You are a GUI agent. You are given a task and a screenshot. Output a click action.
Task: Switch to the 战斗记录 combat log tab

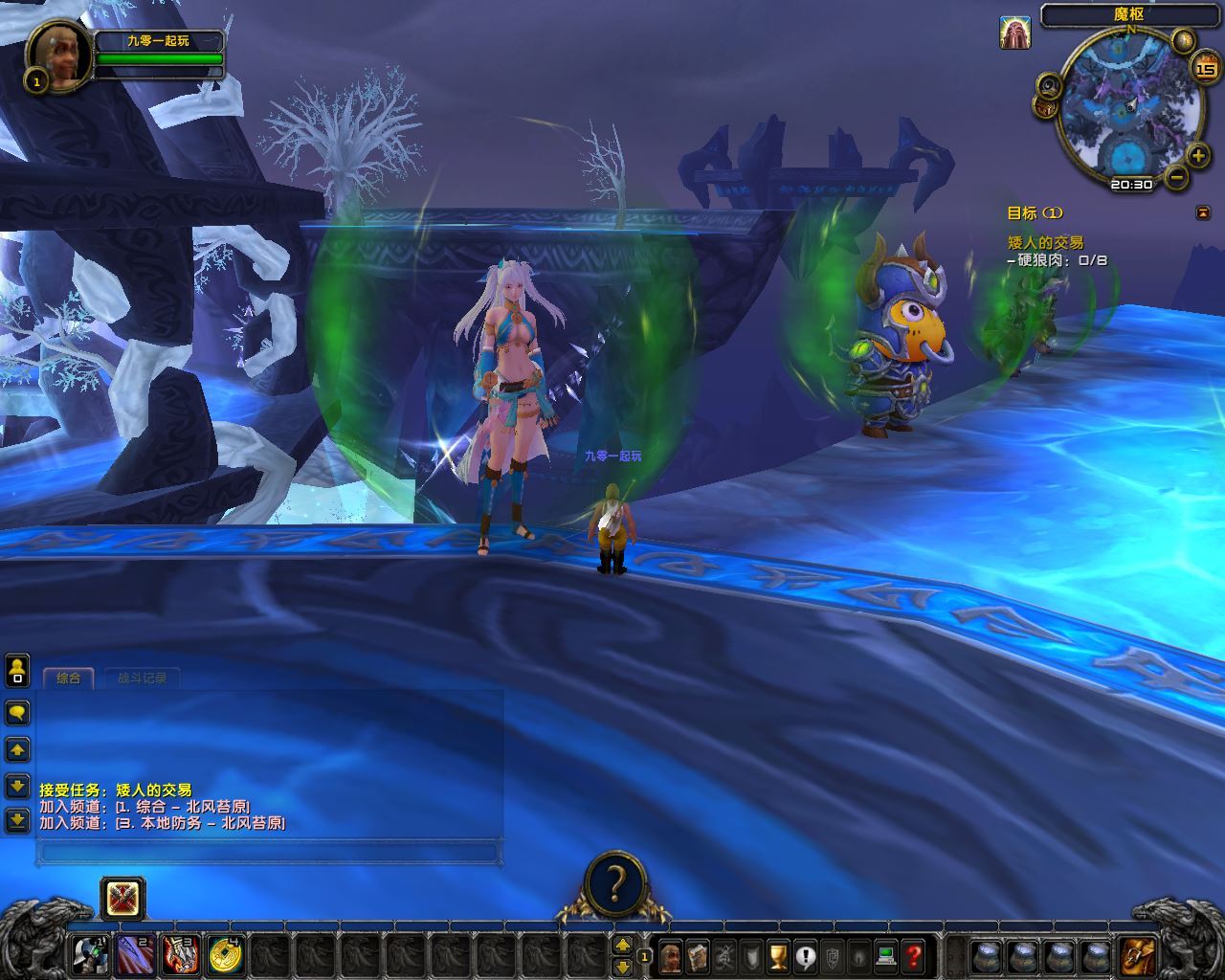142,679
